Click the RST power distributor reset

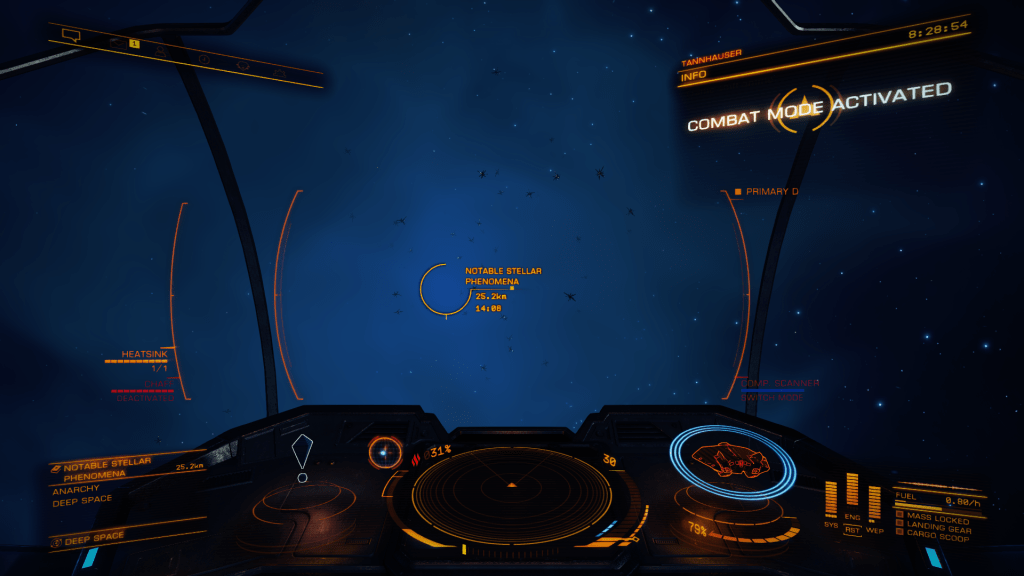click(852, 530)
